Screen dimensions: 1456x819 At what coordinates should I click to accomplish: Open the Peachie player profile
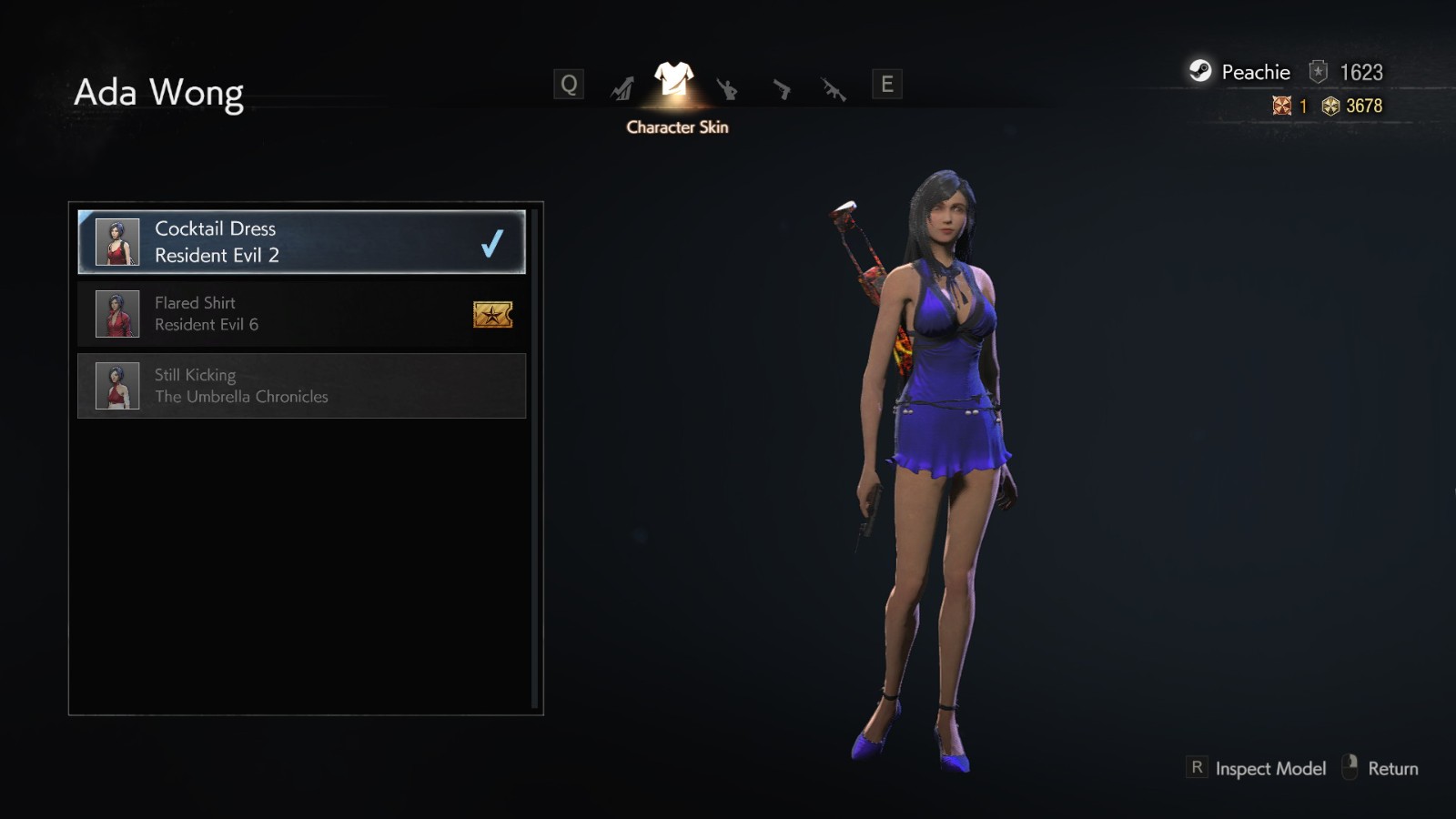pyautogui.click(x=1254, y=72)
